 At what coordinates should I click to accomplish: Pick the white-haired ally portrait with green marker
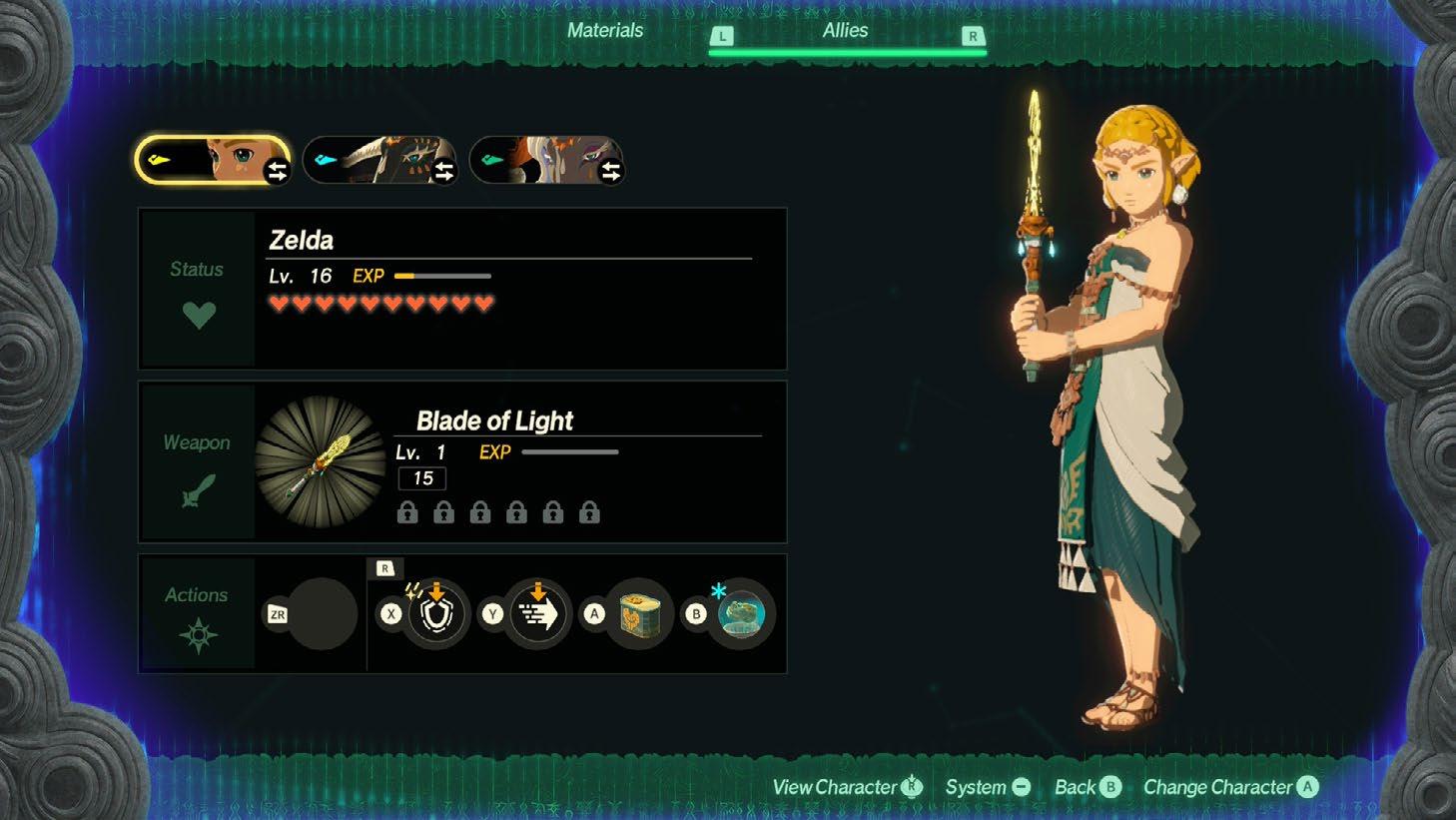[546, 161]
